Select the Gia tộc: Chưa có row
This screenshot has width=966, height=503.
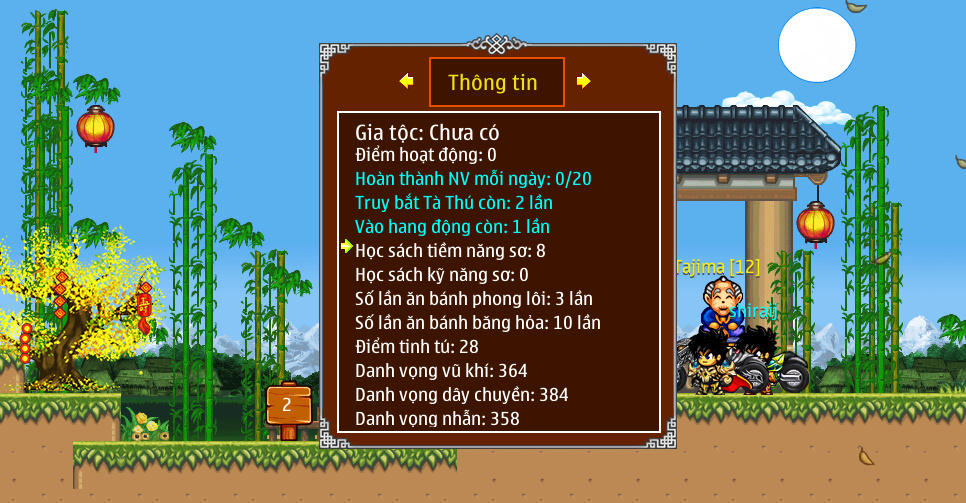(x=427, y=132)
